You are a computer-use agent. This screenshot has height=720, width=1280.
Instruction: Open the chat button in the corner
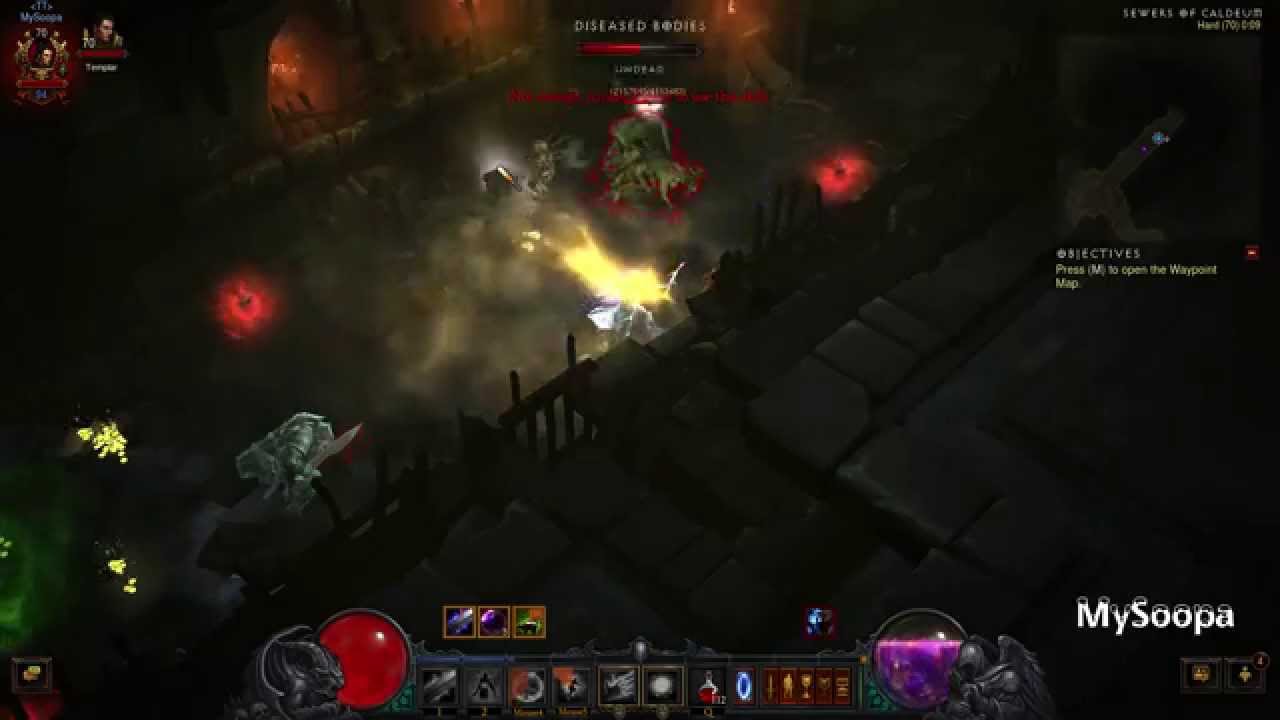[x=31, y=674]
